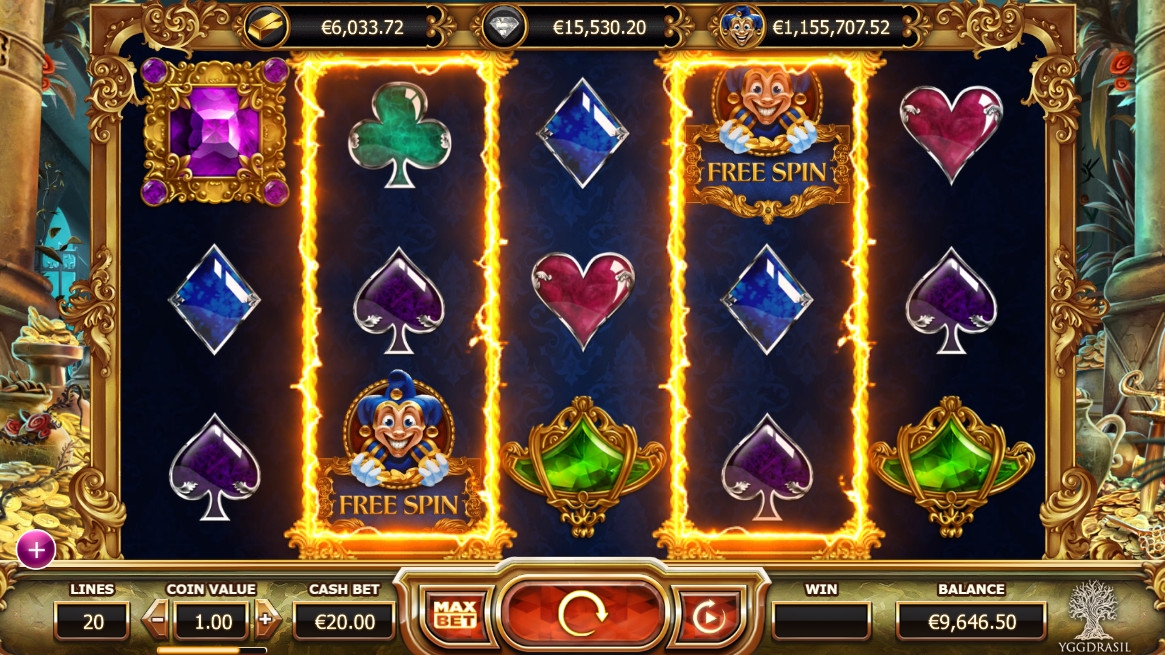Increase the coin value
1165x655 pixels.
pos(265,620)
